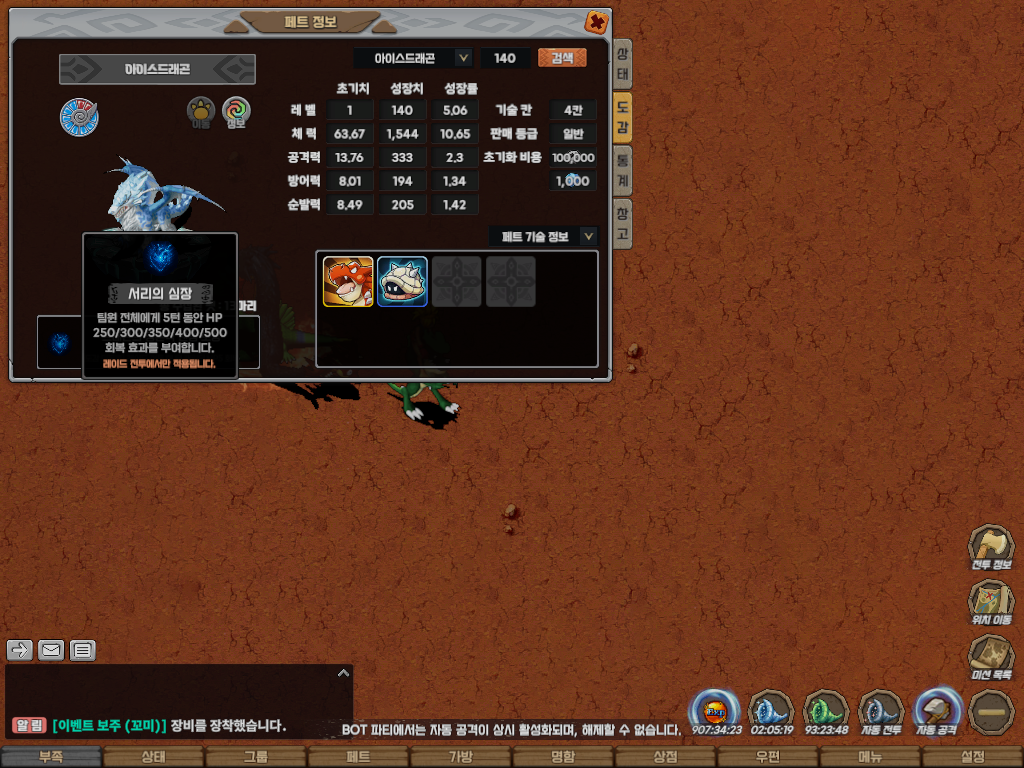Open the 아이스드래곤 pet name dropdown
Screen dimensions: 1024x768
(463, 58)
